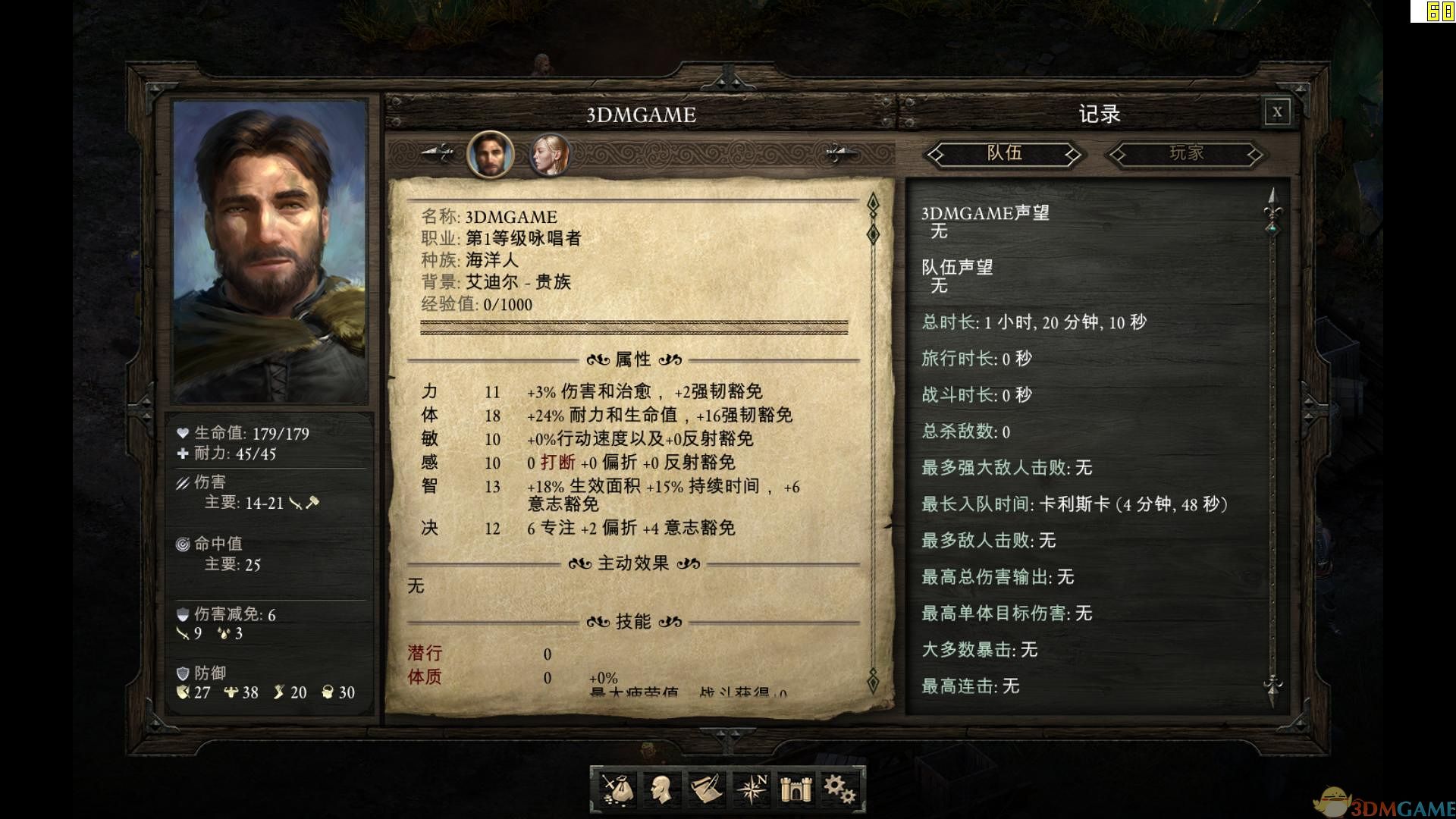
Task: Click the 打断 stat highlighted in red
Action: 559,463
